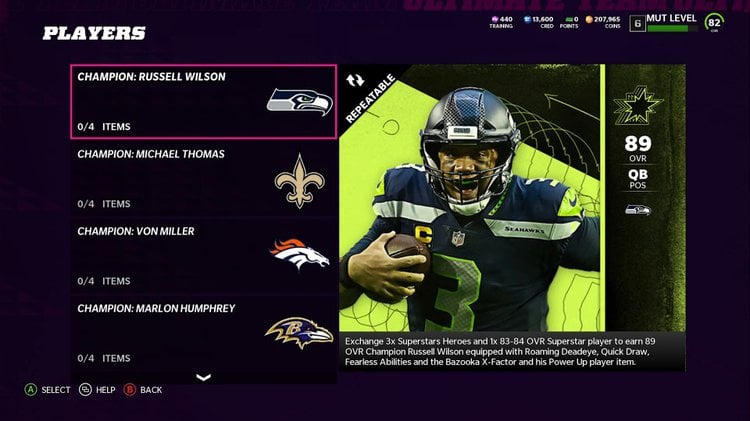Screen dimensions: 750x421
Task: Select Champion: Marlon Humphrey set
Action: pyautogui.click(x=204, y=332)
